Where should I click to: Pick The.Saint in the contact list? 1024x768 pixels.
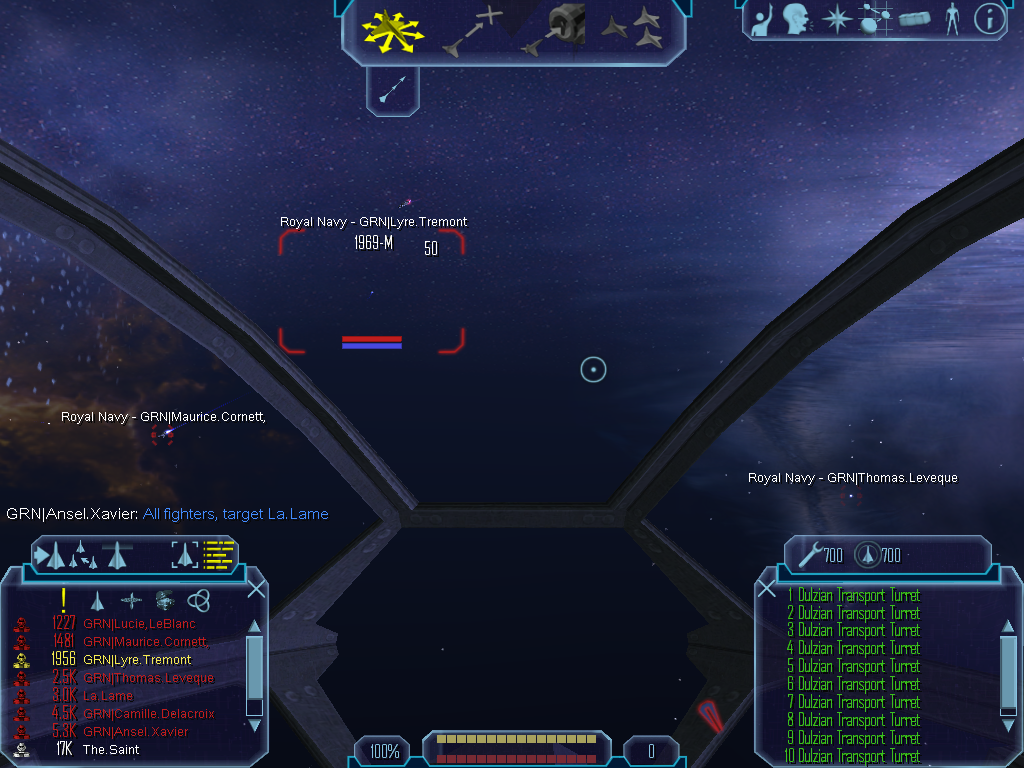point(110,750)
